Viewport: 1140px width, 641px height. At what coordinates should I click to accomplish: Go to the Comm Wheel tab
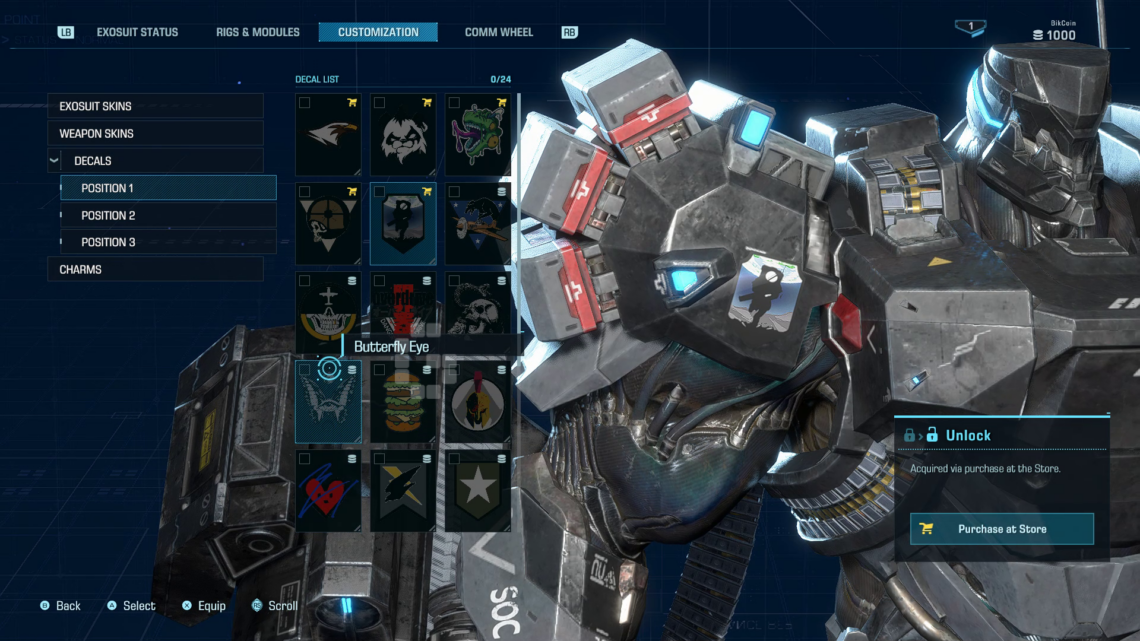tap(499, 32)
